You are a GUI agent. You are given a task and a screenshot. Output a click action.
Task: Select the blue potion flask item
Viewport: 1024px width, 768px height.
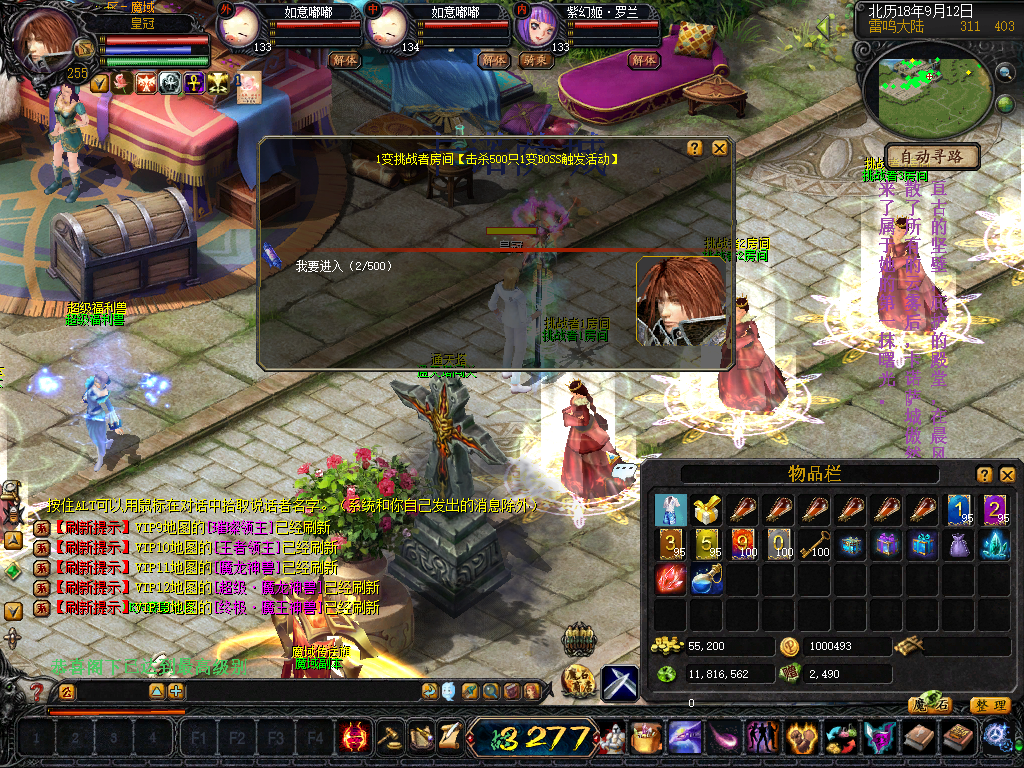pyautogui.click(x=706, y=579)
